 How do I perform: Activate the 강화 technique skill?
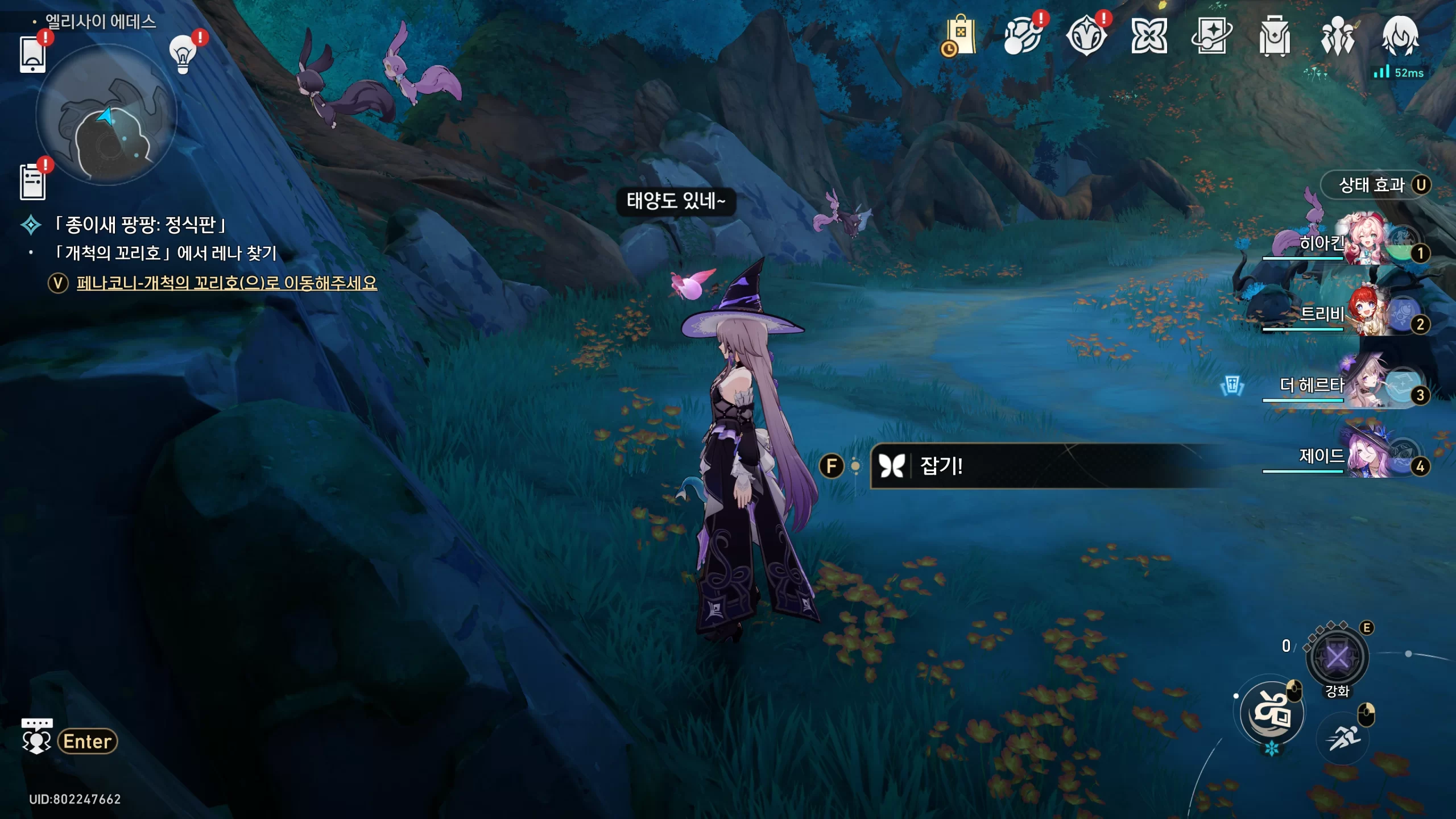pyautogui.click(x=1337, y=658)
